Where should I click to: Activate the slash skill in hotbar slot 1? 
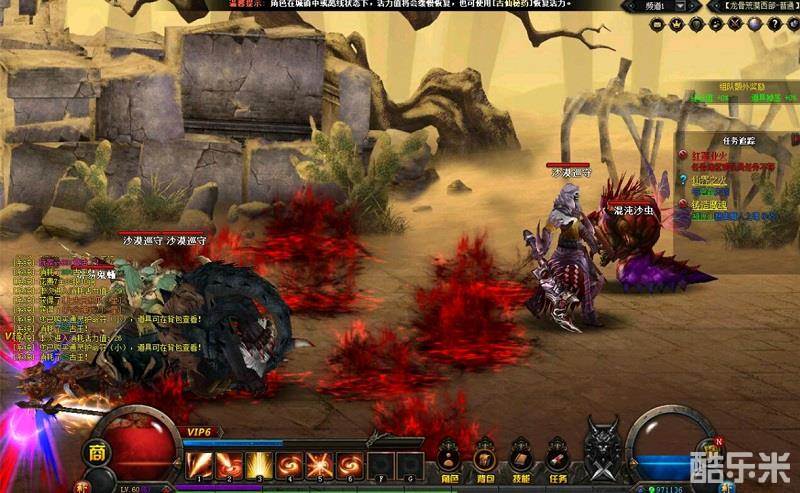tap(199, 465)
